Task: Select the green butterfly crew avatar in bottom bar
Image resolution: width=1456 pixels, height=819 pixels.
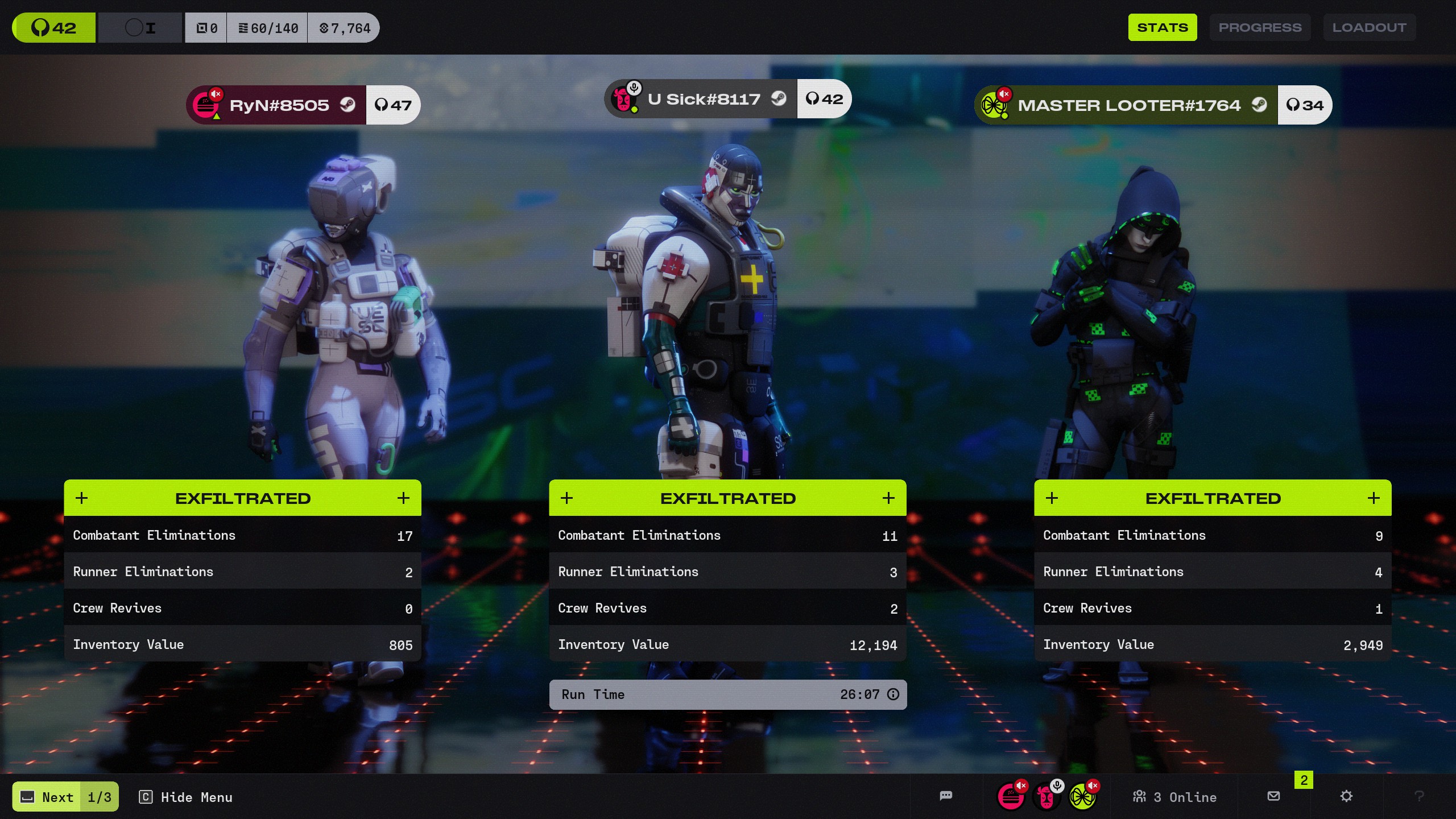Action: tap(1082, 797)
